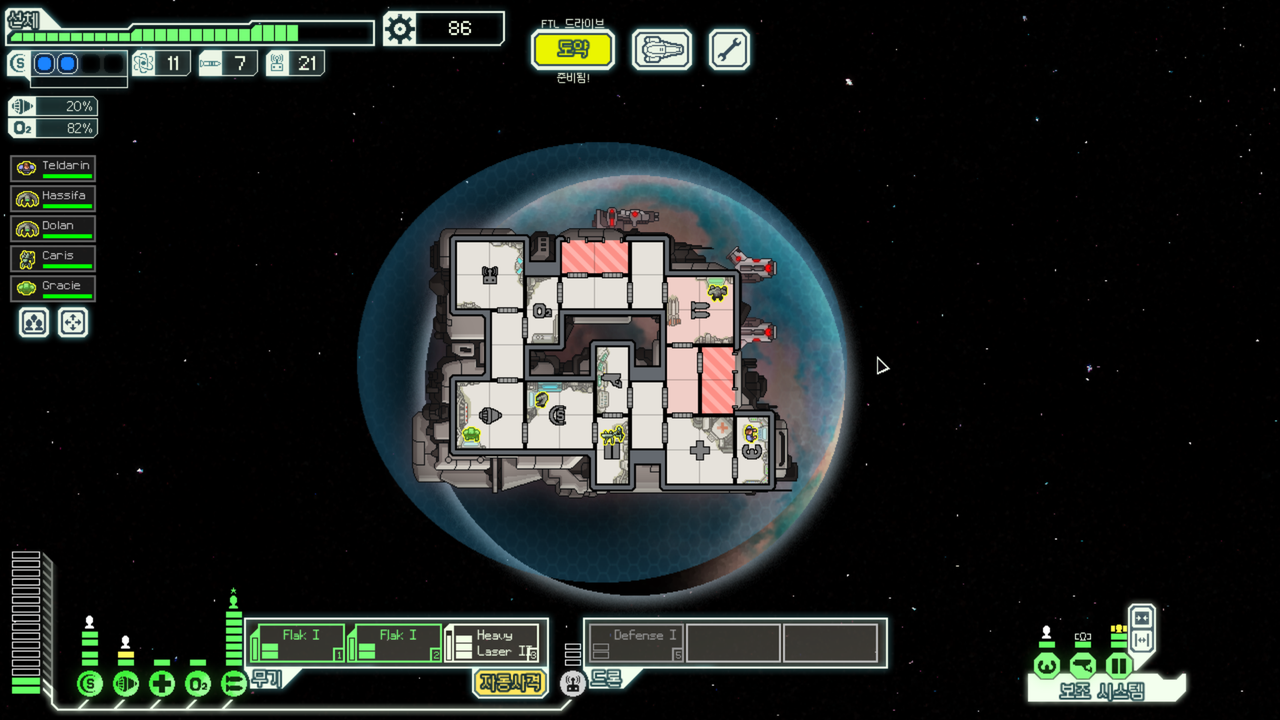Click the engines system icon
The width and height of the screenshot is (1280, 720).
[126, 684]
